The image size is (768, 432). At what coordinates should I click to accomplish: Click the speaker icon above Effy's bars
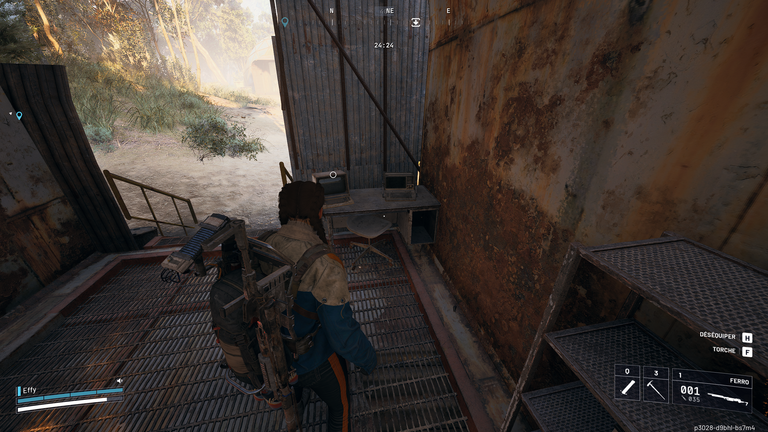pos(119,380)
